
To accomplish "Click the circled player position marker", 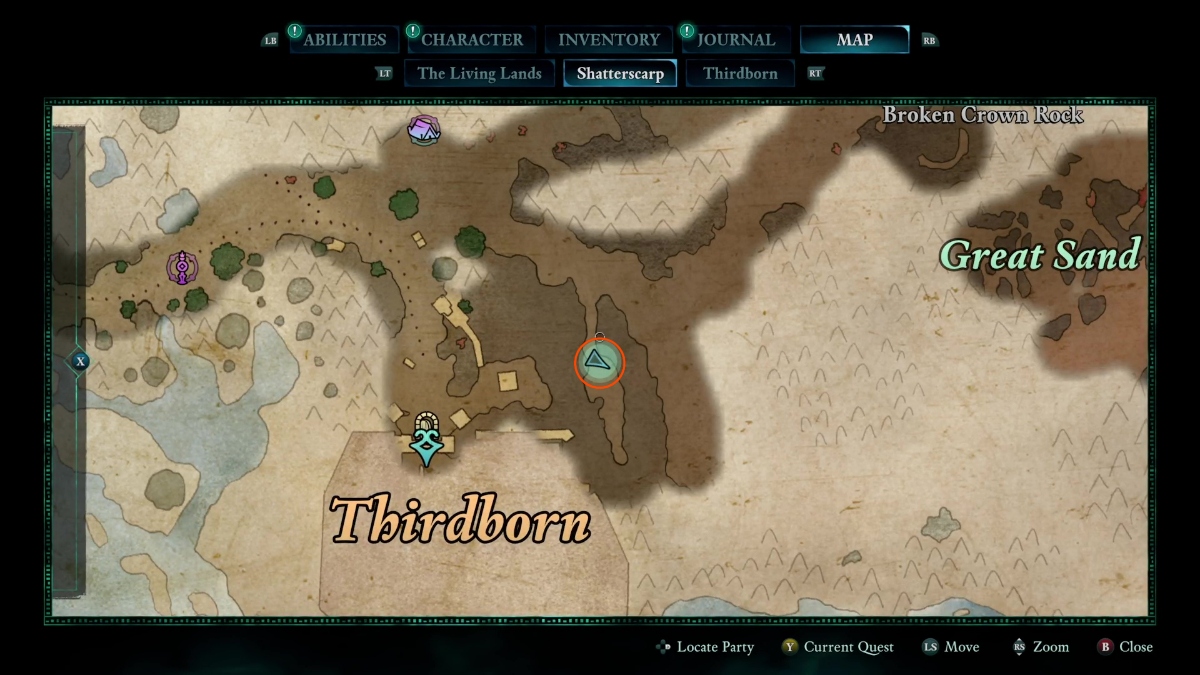I will click(x=599, y=362).
